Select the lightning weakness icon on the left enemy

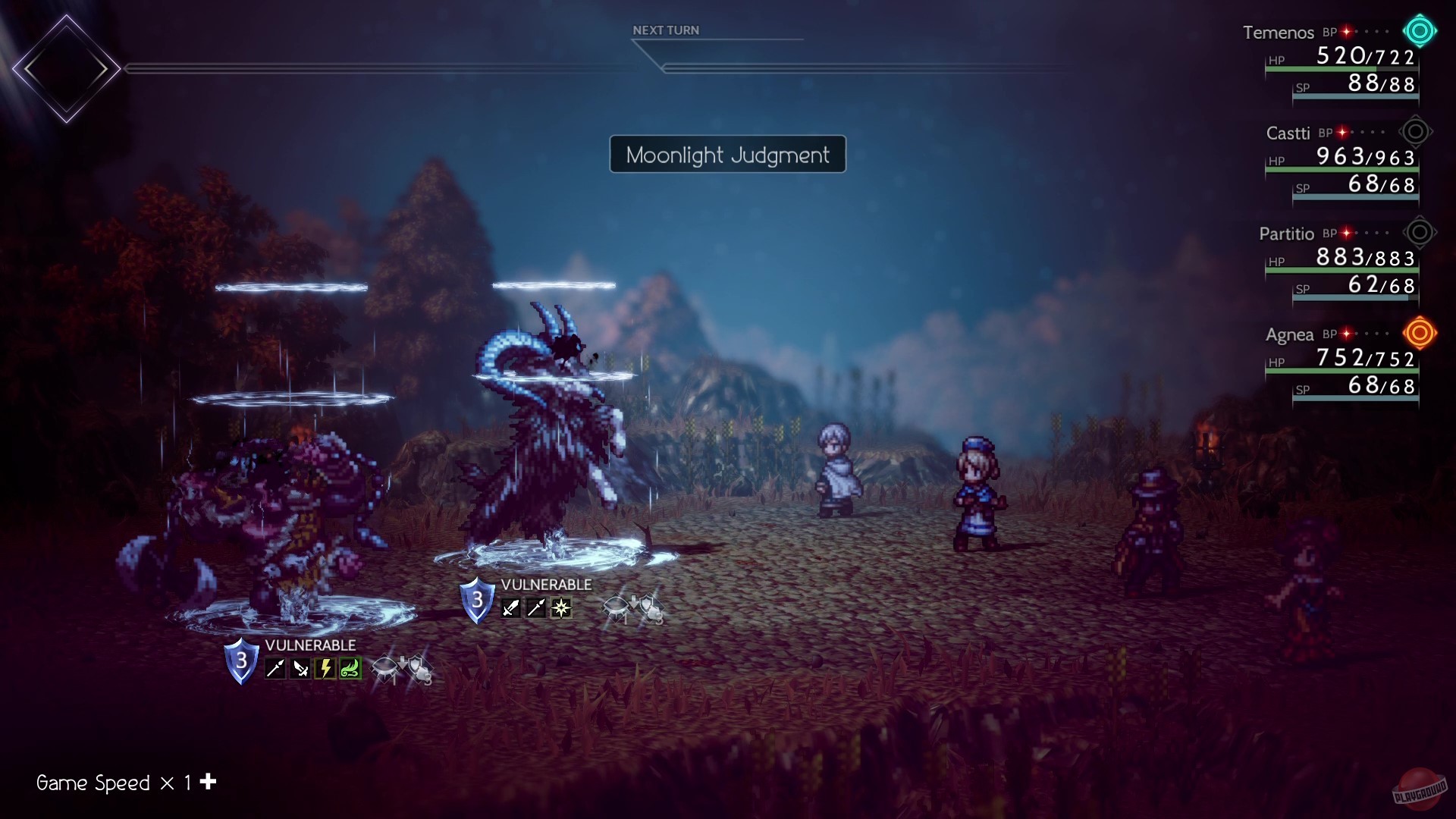[x=325, y=667]
